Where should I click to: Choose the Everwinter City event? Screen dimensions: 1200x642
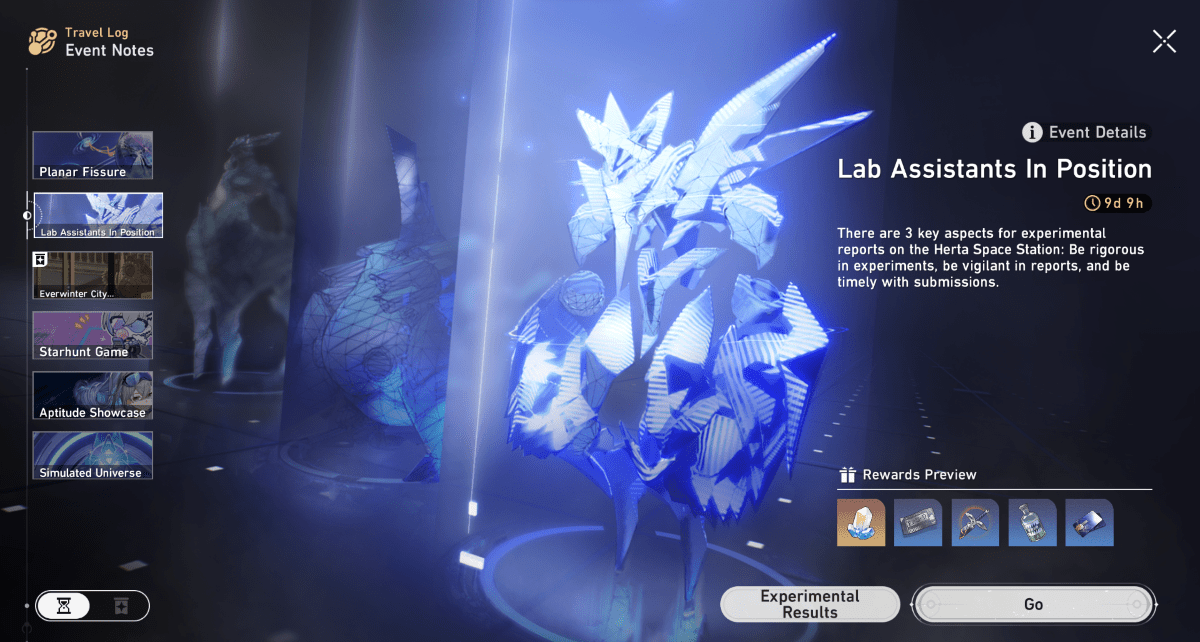(x=93, y=276)
